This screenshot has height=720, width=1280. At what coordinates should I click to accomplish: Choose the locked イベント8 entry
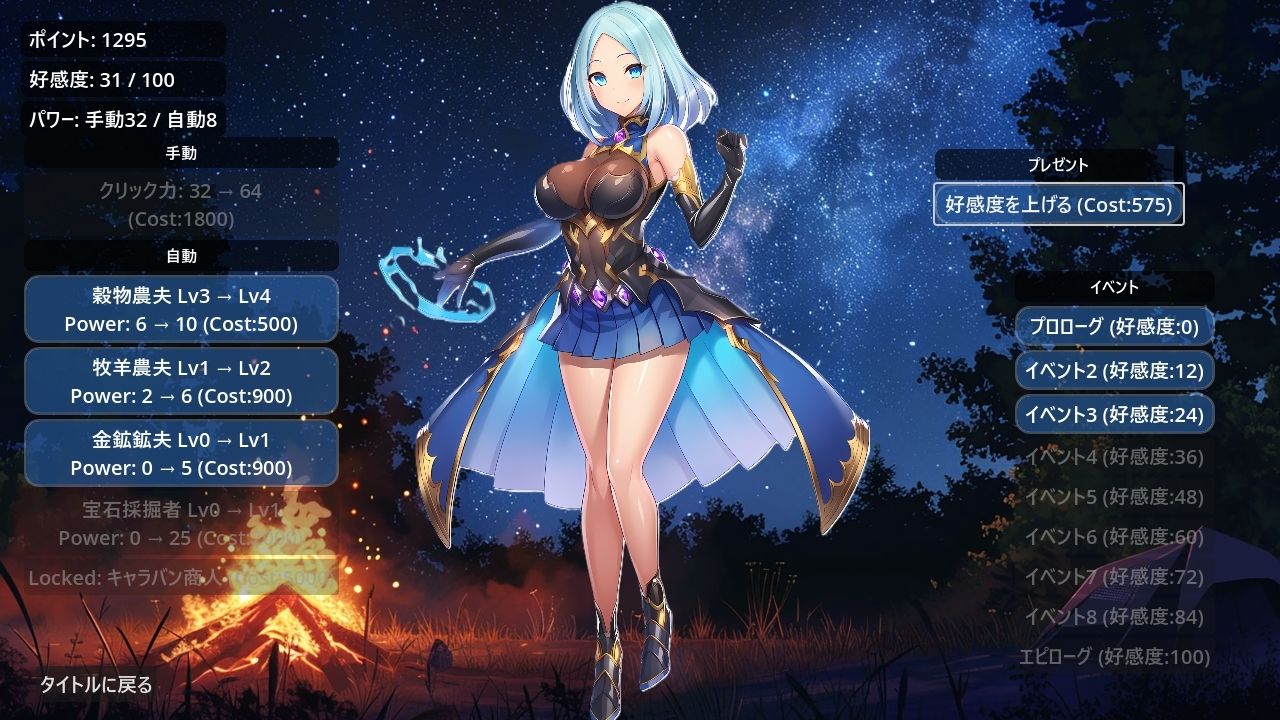point(1114,617)
